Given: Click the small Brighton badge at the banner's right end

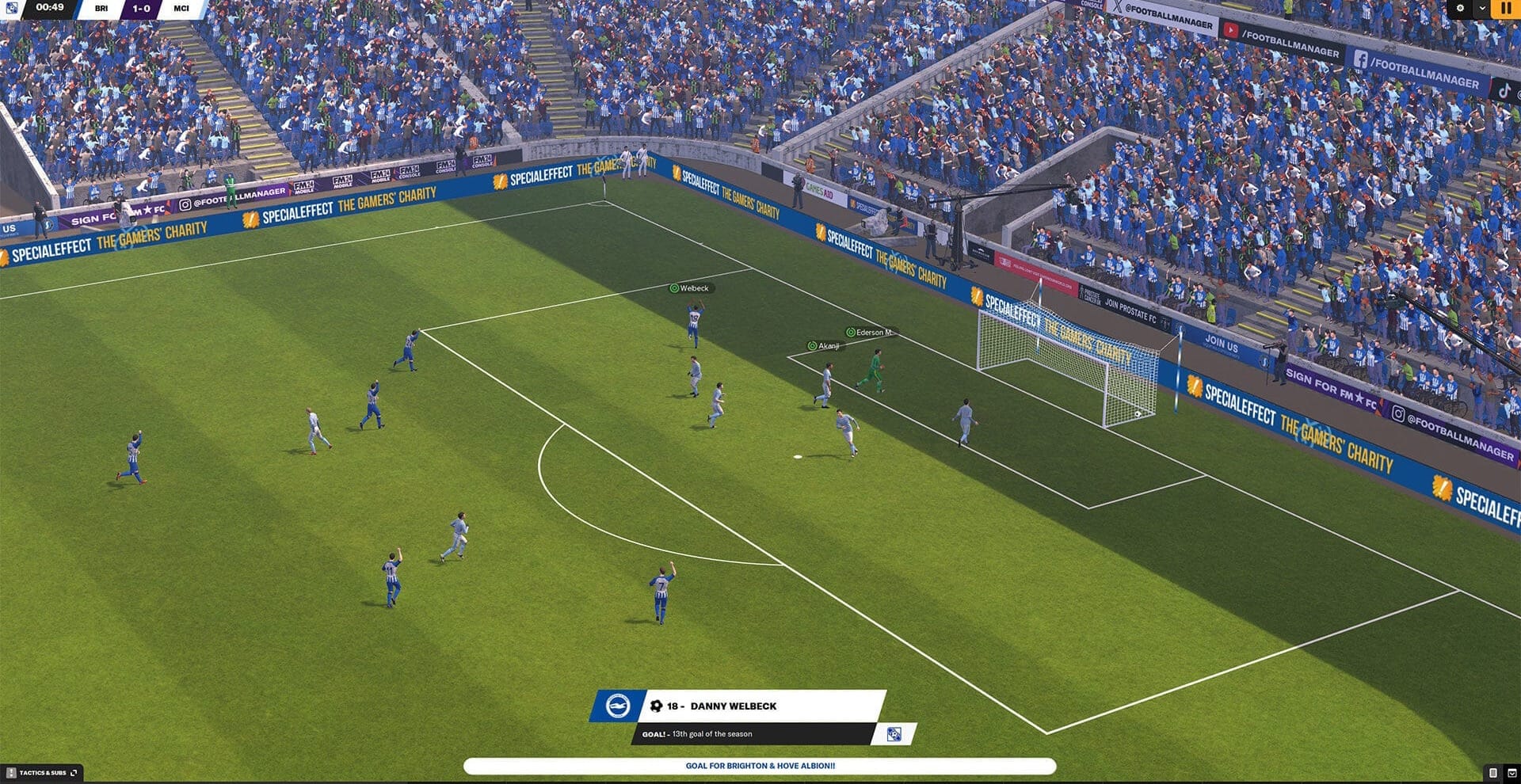Looking at the screenshot, I should pyautogui.click(x=894, y=734).
